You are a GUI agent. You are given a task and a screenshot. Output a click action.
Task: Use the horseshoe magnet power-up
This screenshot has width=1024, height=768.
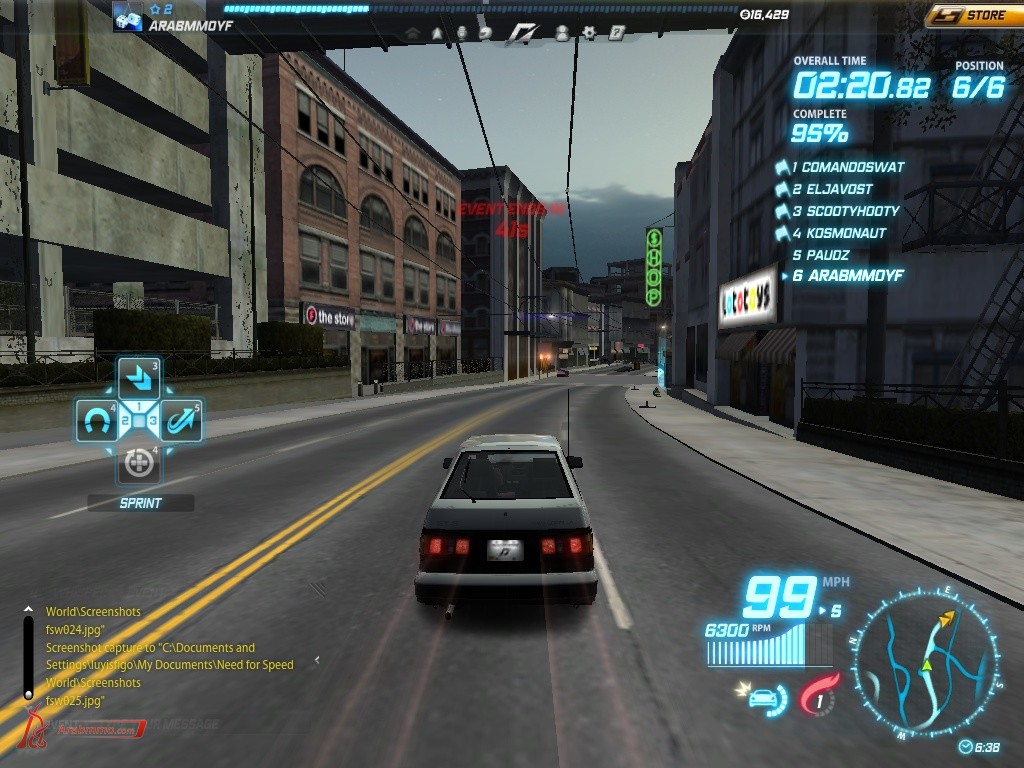pos(97,422)
